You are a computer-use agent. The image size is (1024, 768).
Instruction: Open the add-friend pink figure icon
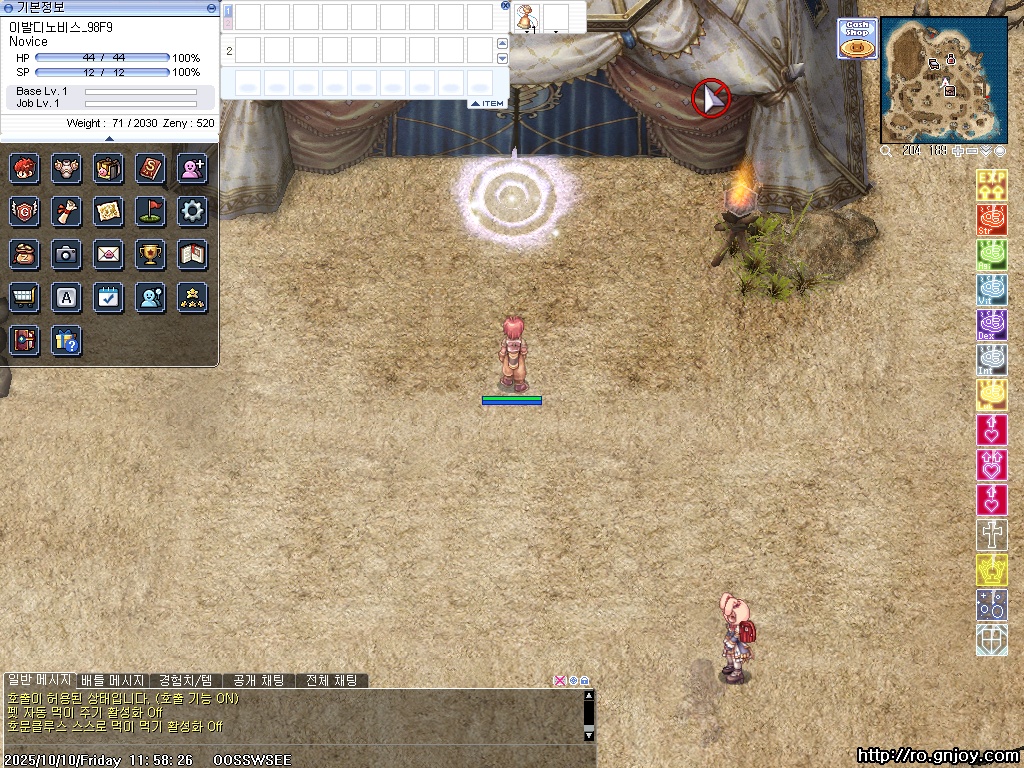click(192, 168)
